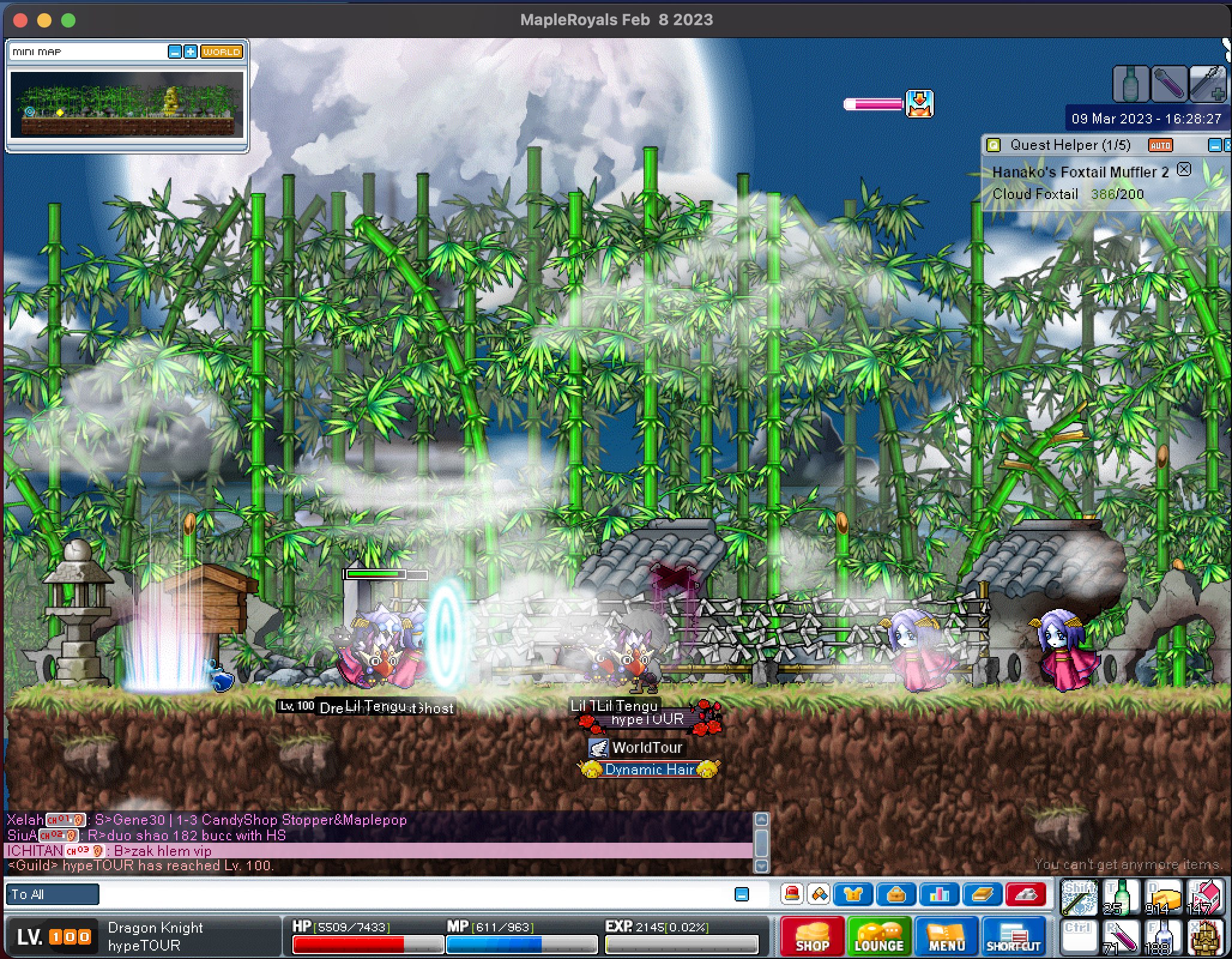Open the stats bar-chart icon button
Image resolution: width=1232 pixels, height=959 pixels.
939,895
